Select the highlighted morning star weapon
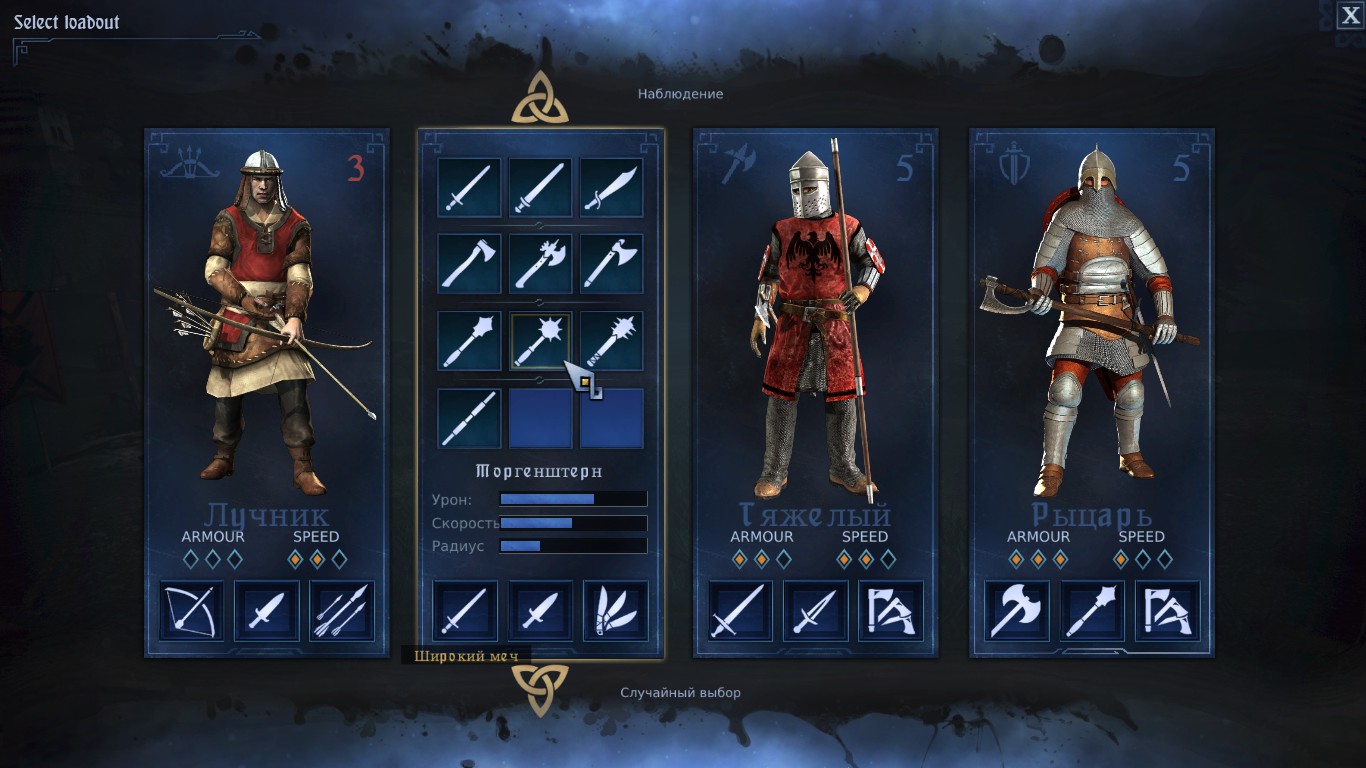 pyautogui.click(x=540, y=341)
